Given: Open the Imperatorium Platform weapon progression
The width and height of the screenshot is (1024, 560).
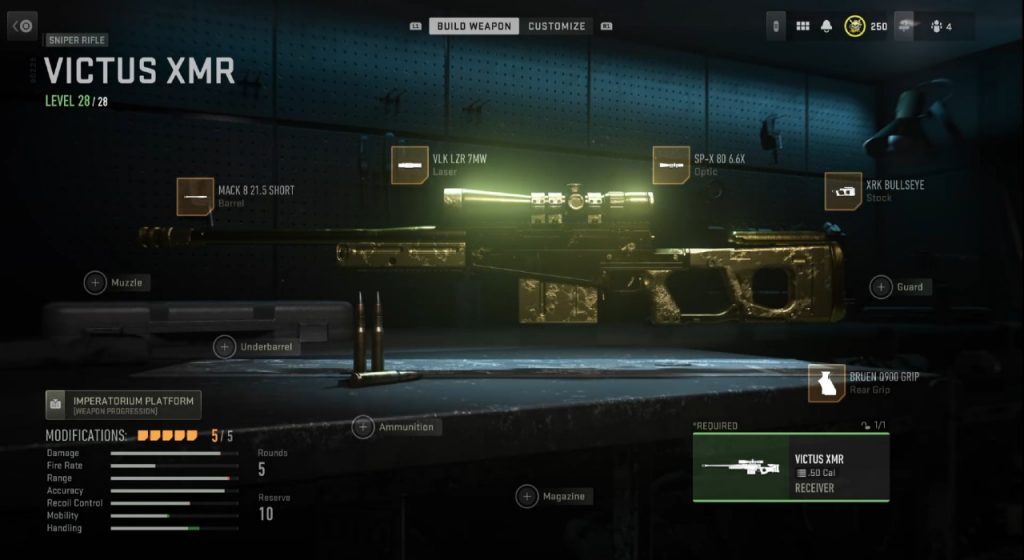Looking at the screenshot, I should point(123,404).
